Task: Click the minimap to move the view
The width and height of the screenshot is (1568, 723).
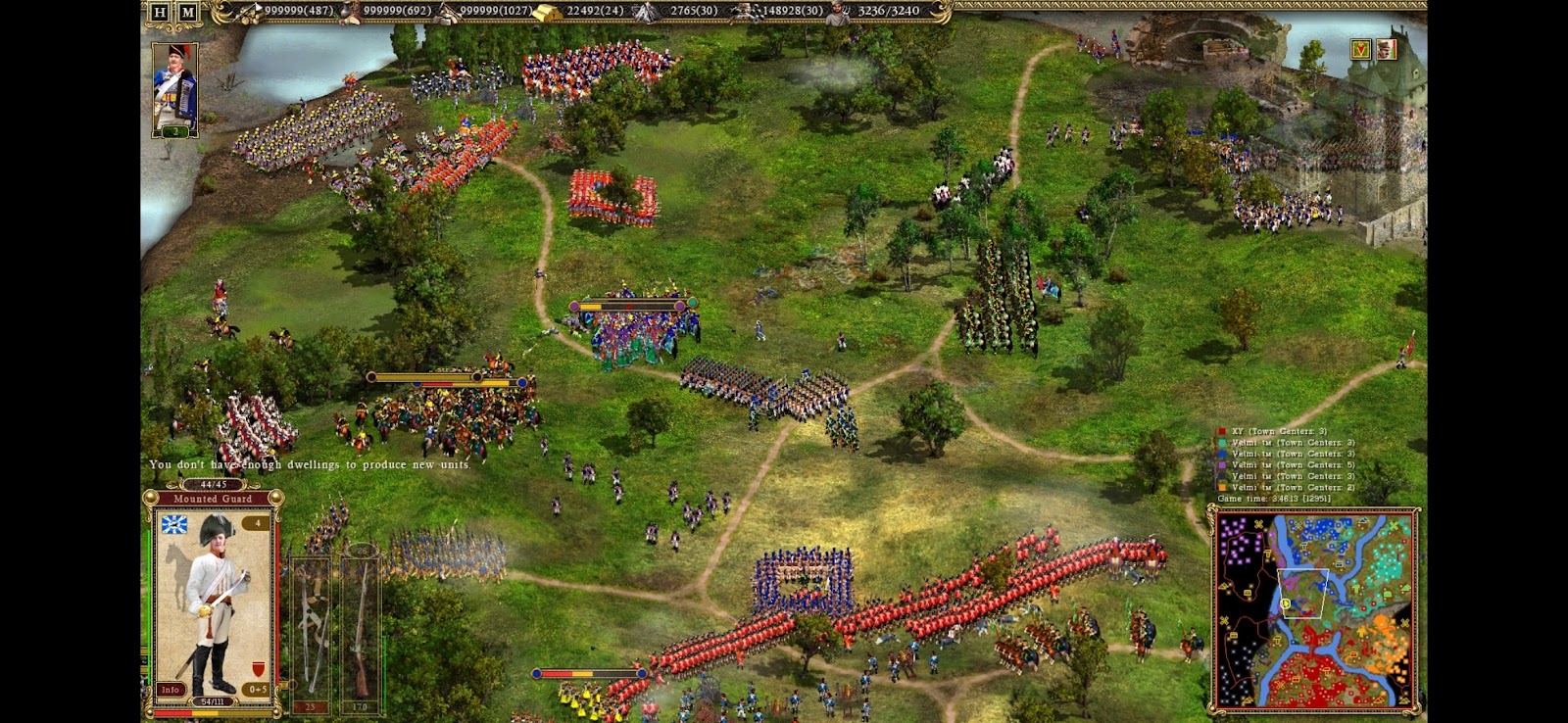Action: (x=1315, y=608)
